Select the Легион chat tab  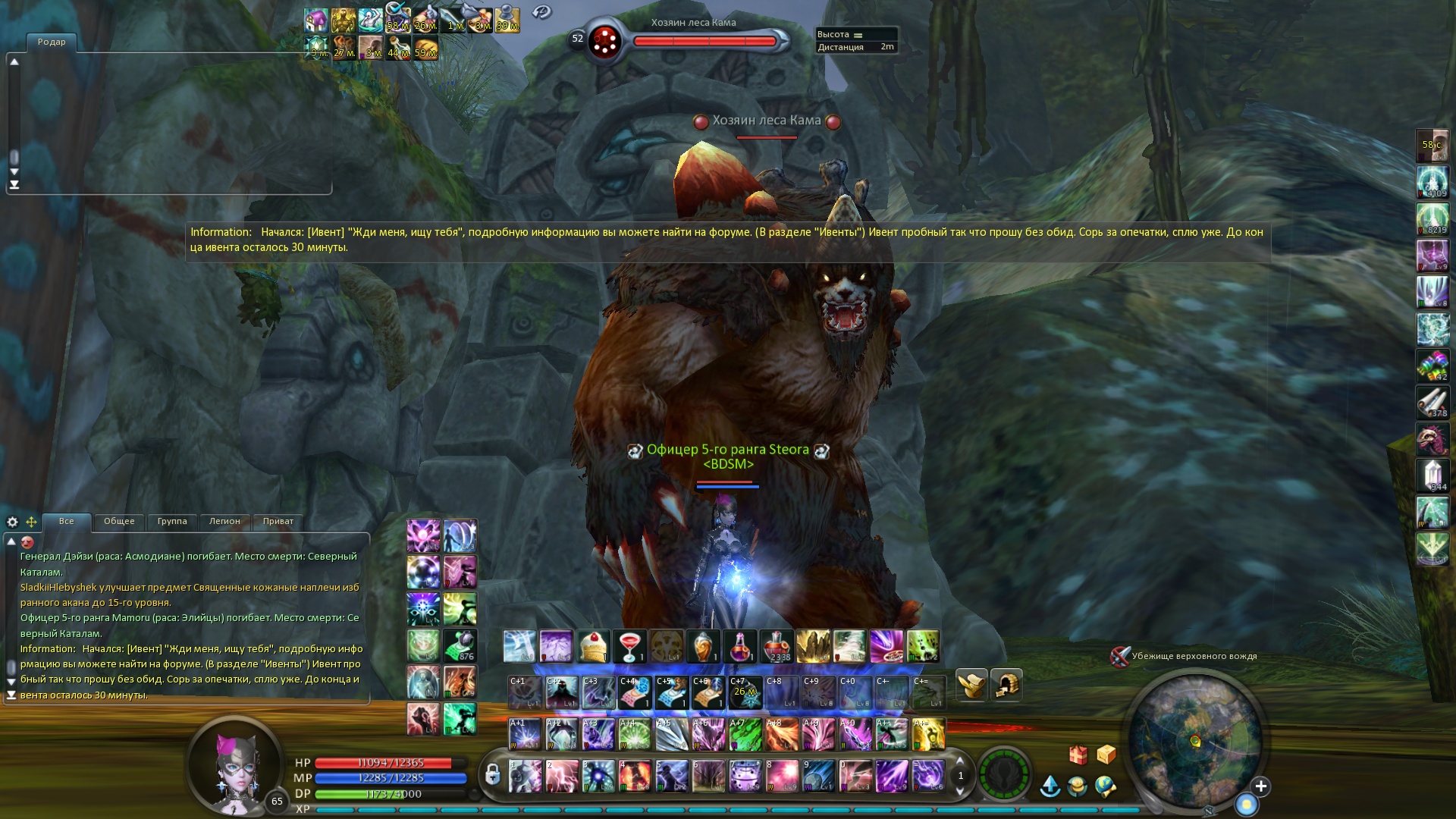coord(224,522)
